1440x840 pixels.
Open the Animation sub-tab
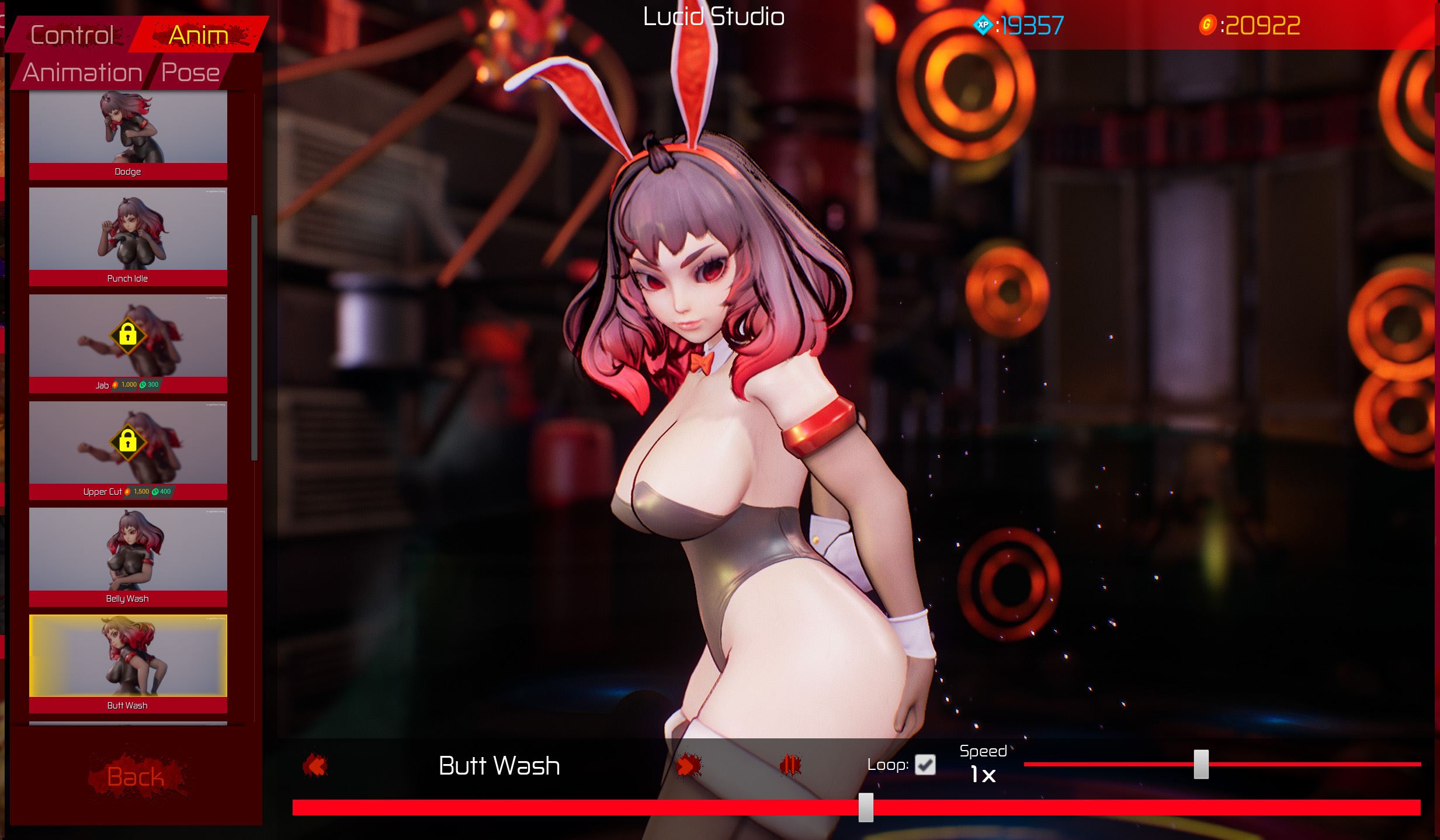[82, 72]
